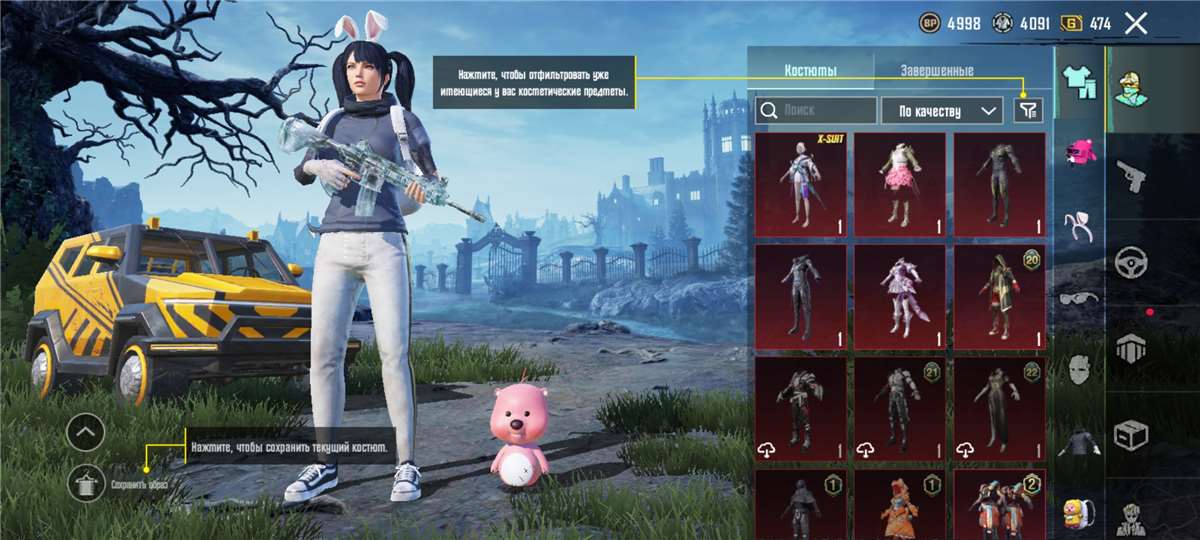The height and width of the screenshot is (540, 1200).
Task: Click the Поиск search field
Action: 816,110
